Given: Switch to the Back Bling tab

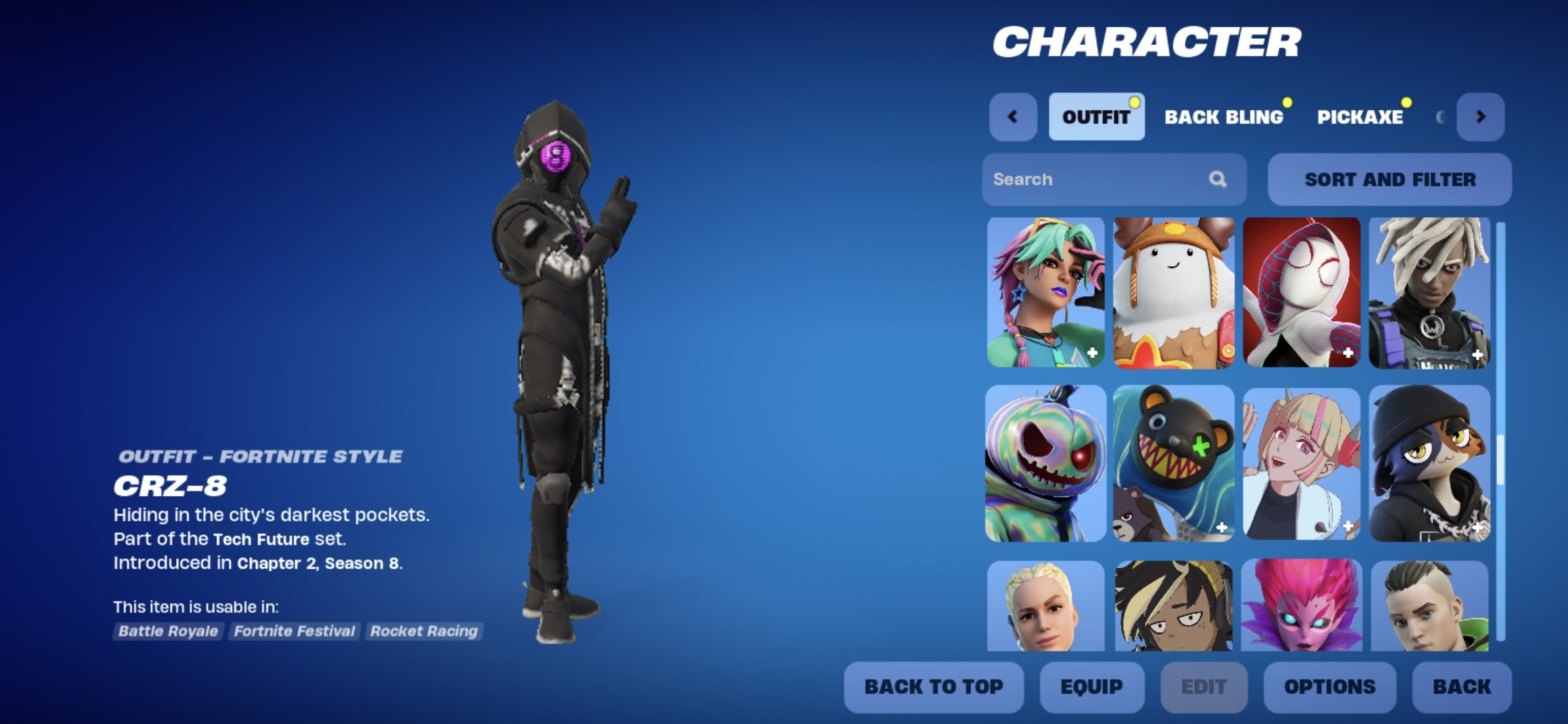Looking at the screenshot, I should 1225,117.
